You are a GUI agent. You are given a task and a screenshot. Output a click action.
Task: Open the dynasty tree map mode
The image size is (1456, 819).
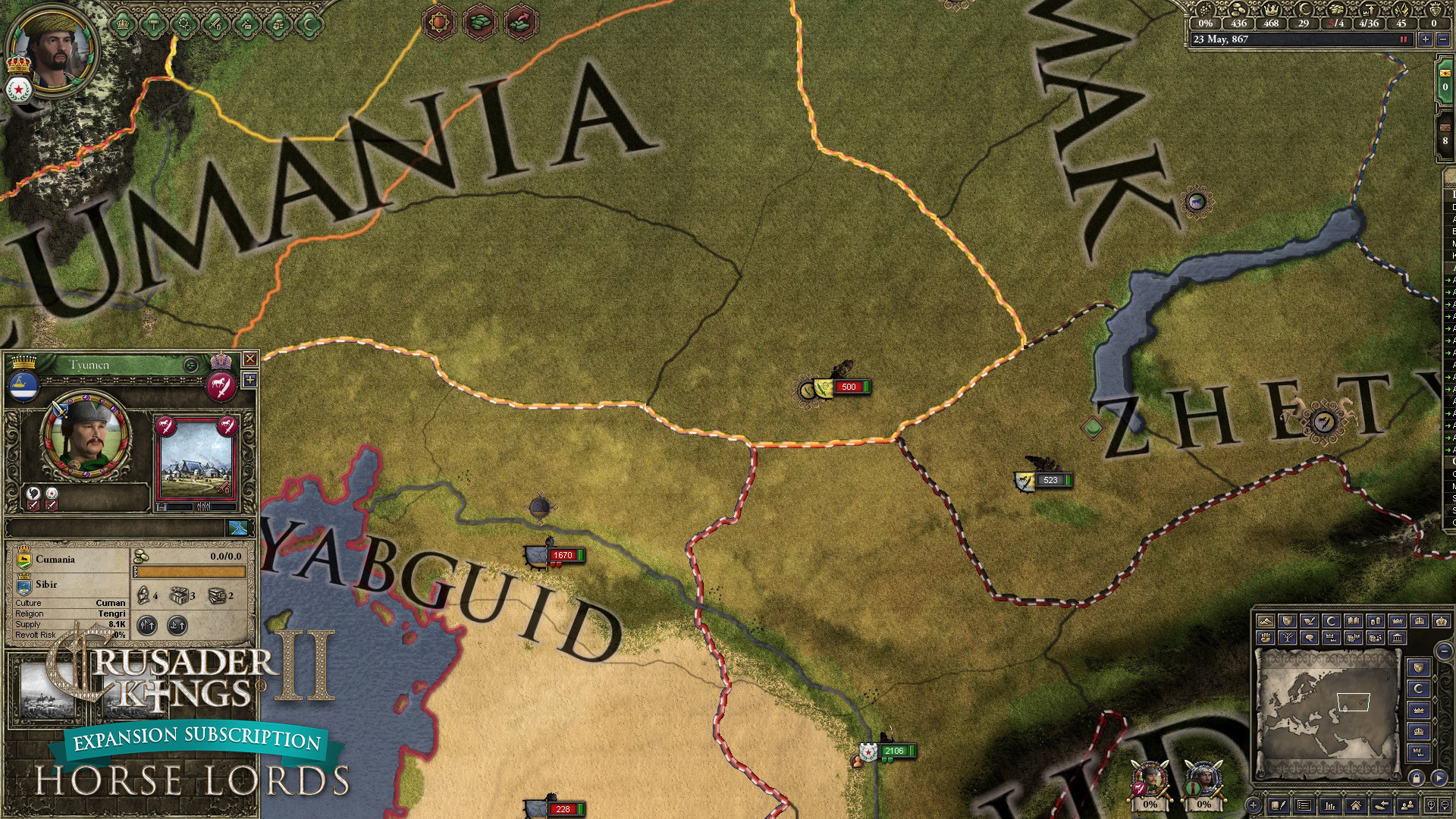(1288, 638)
